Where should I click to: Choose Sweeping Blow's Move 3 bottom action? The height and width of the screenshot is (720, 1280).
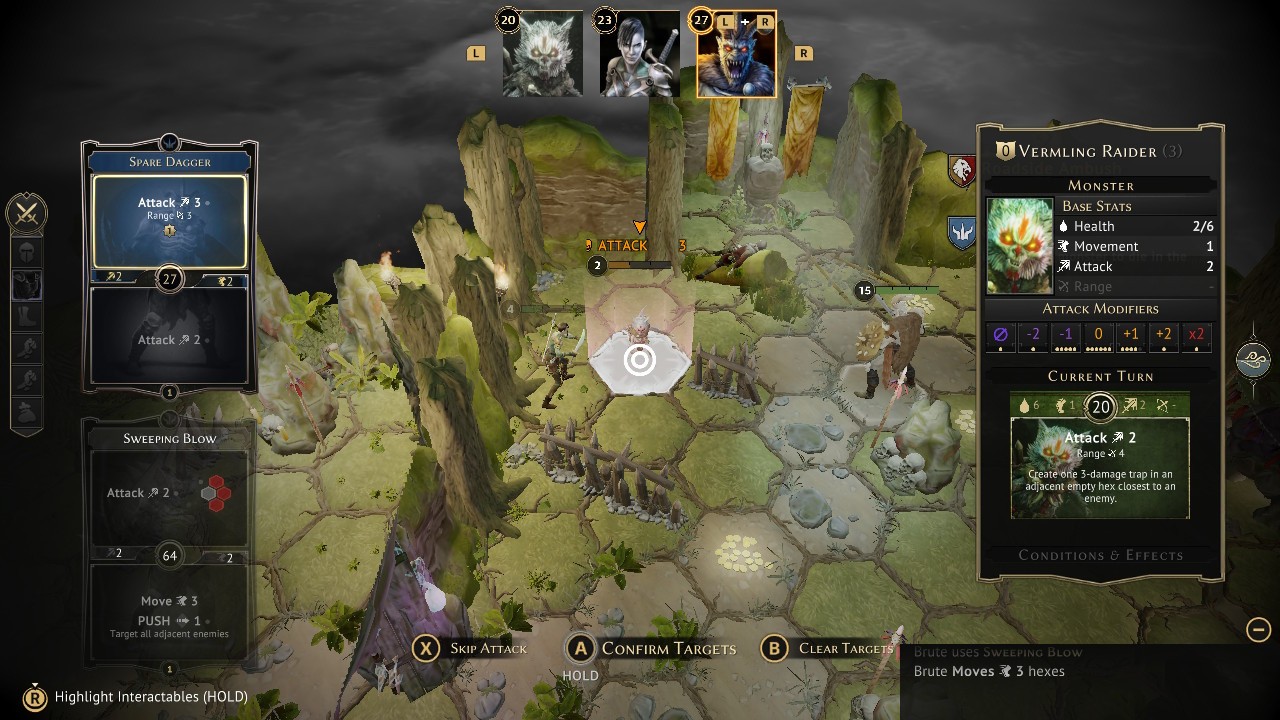(x=169, y=612)
